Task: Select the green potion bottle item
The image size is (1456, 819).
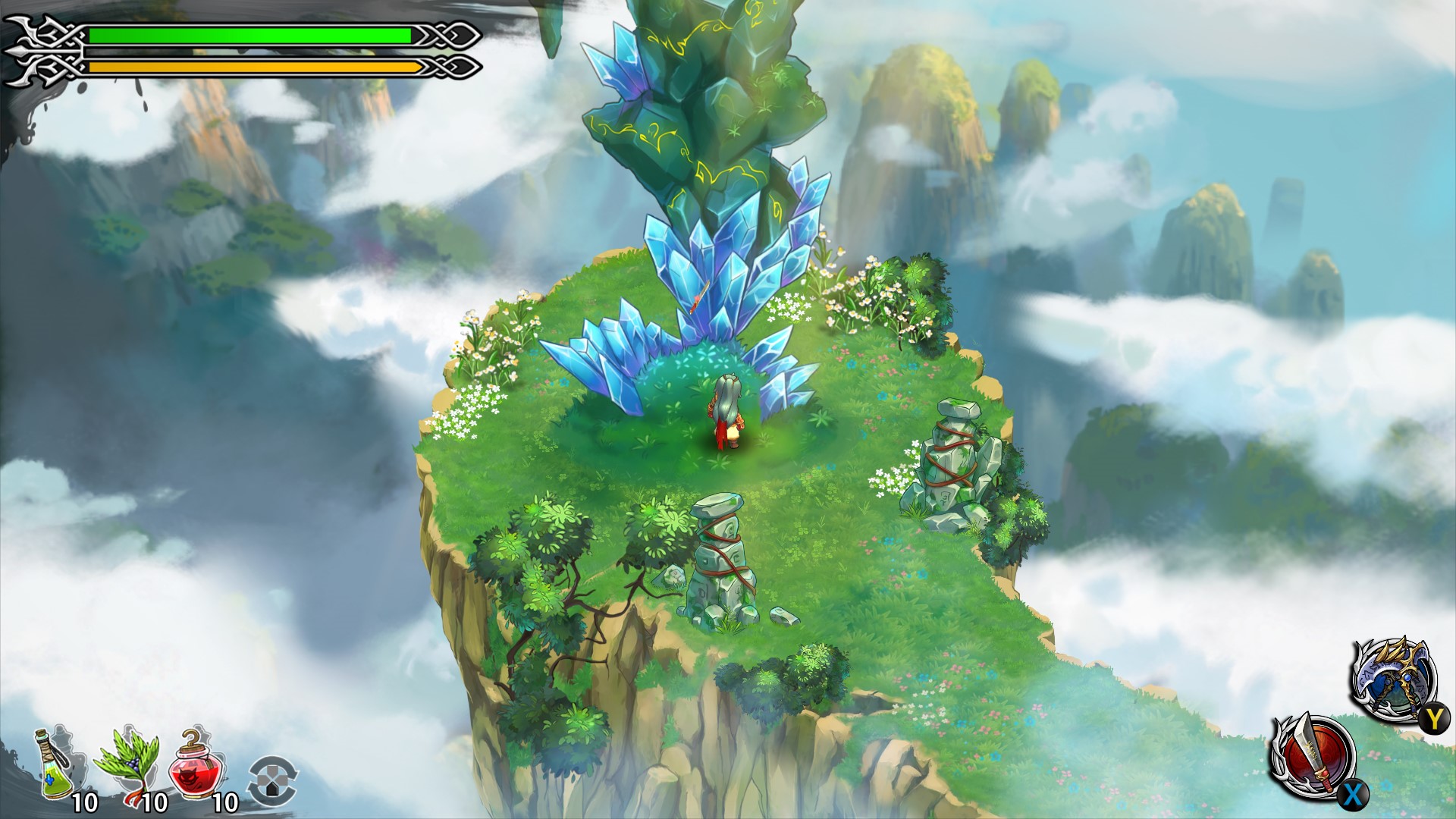Action: 55,766
